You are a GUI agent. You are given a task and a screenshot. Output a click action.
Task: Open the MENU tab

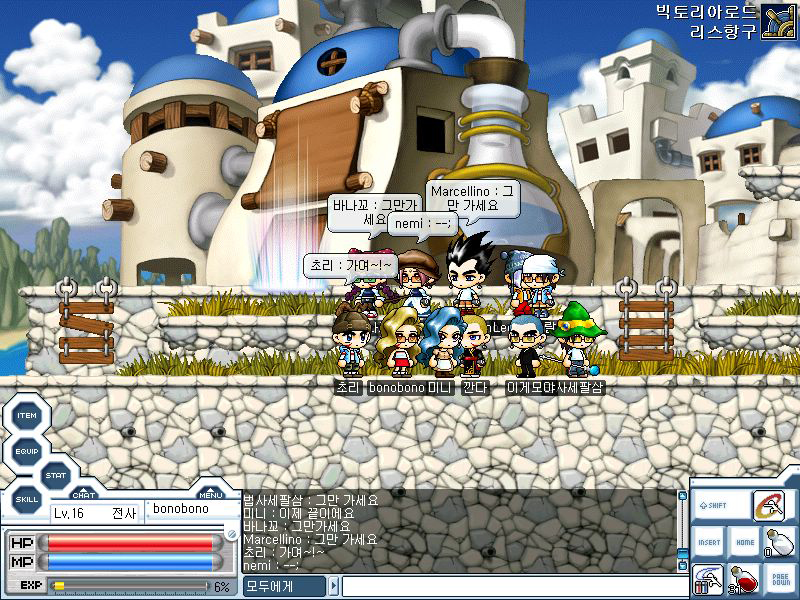[210, 494]
